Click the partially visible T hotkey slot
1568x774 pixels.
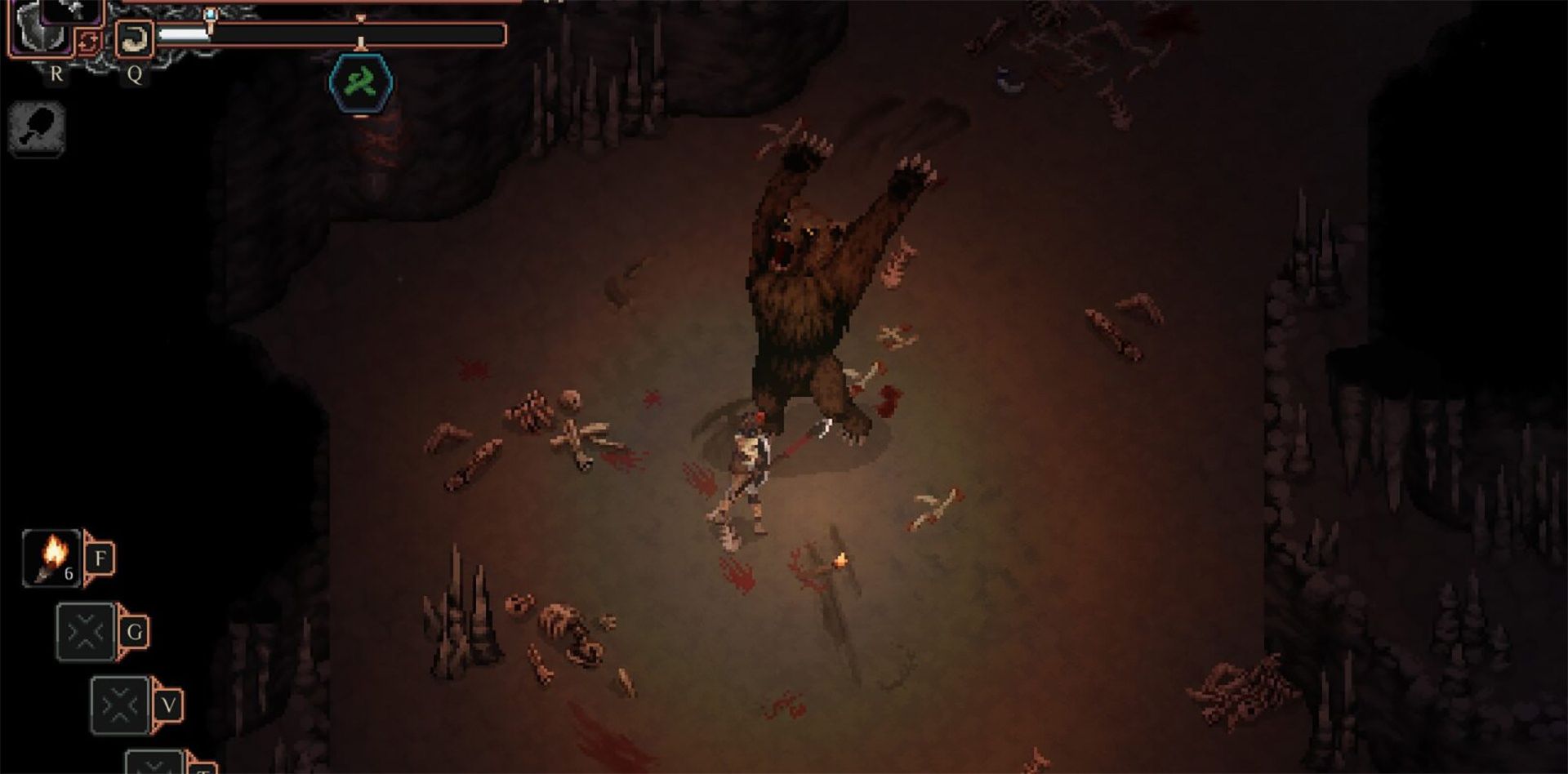coord(154,763)
